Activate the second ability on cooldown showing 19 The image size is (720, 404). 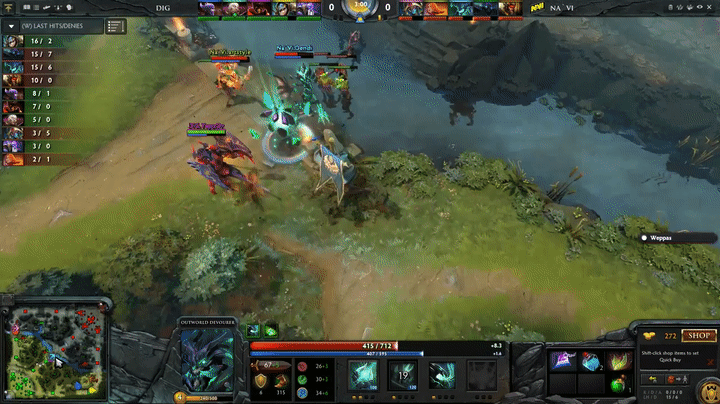[401, 374]
